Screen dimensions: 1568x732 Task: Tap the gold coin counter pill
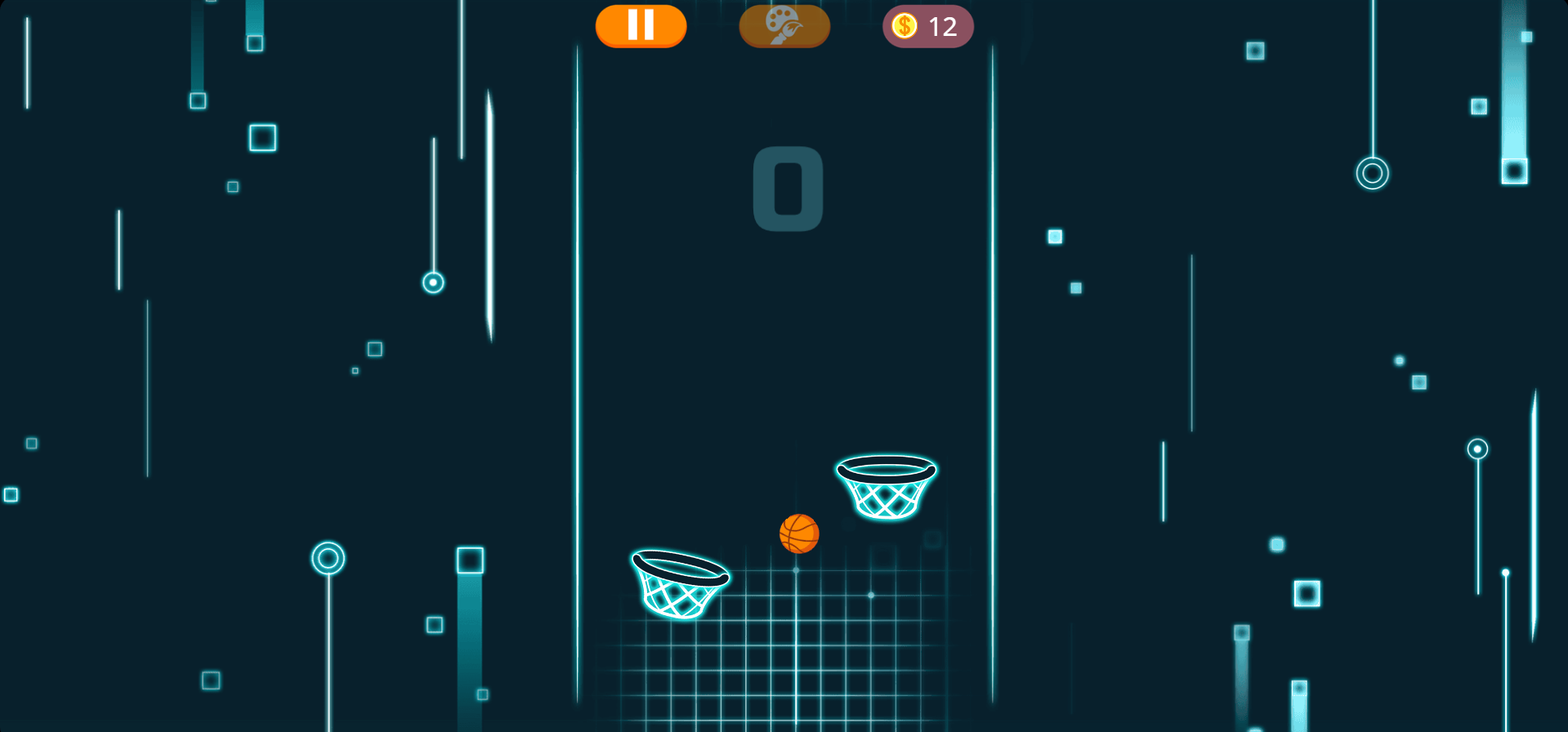(927, 26)
